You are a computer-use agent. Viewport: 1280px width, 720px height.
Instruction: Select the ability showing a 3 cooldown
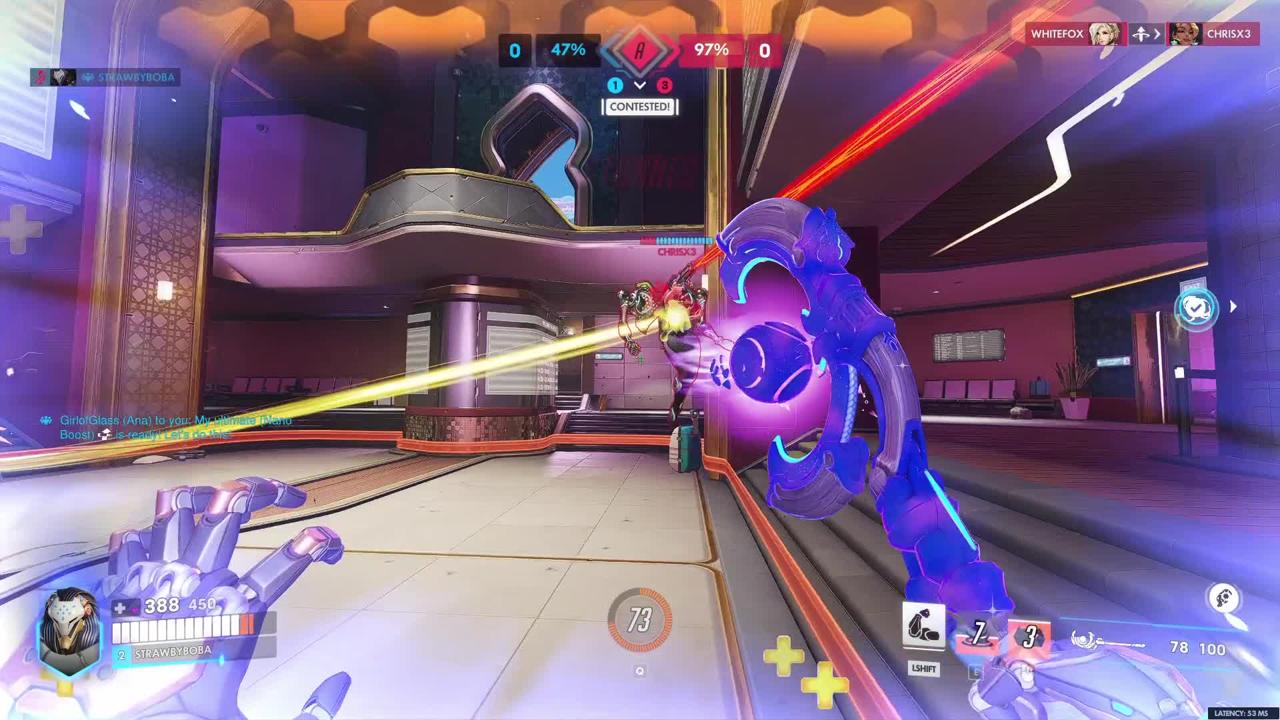point(1030,636)
